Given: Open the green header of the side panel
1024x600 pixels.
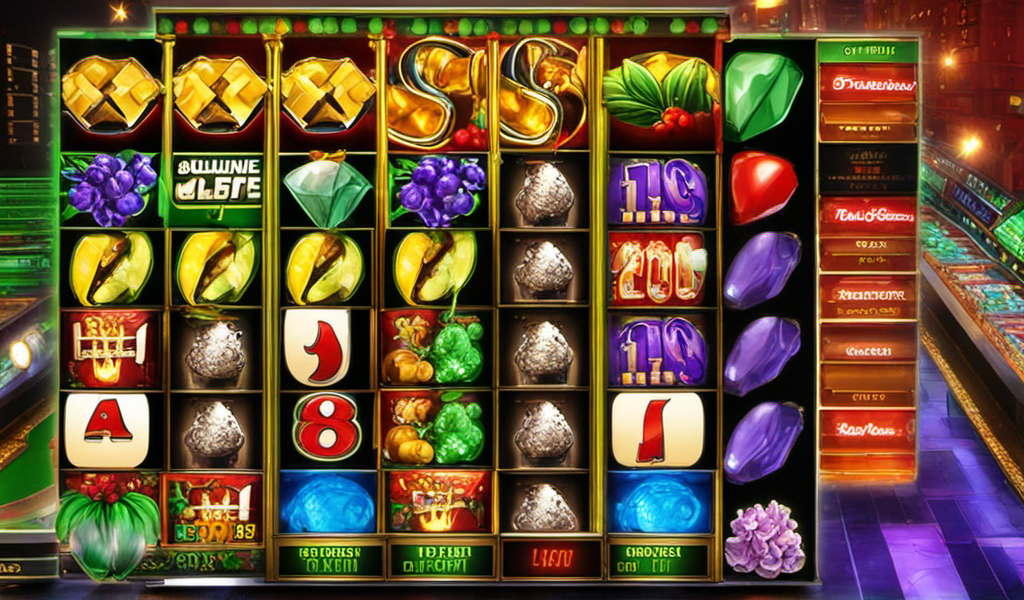Looking at the screenshot, I should [x=867, y=51].
